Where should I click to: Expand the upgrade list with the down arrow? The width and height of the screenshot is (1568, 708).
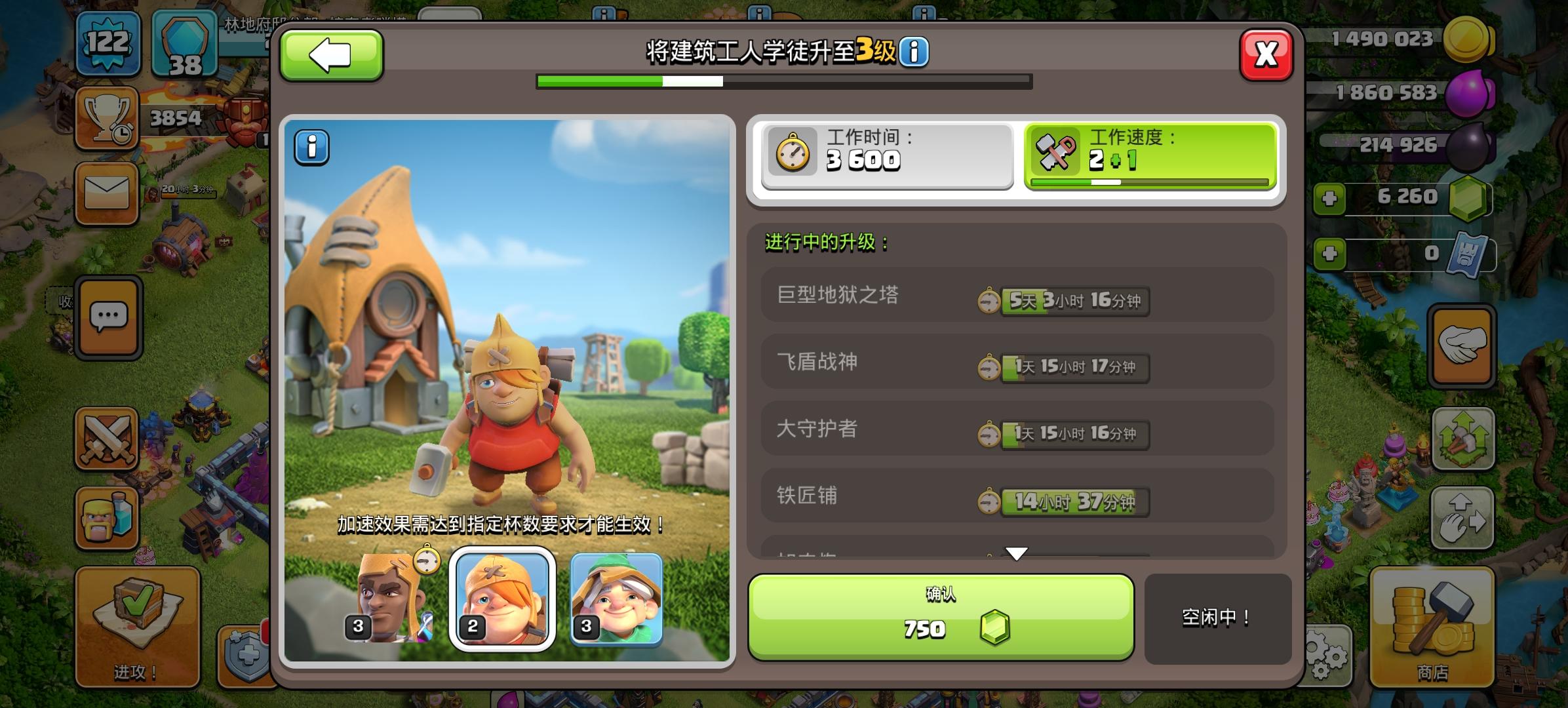tap(1017, 553)
